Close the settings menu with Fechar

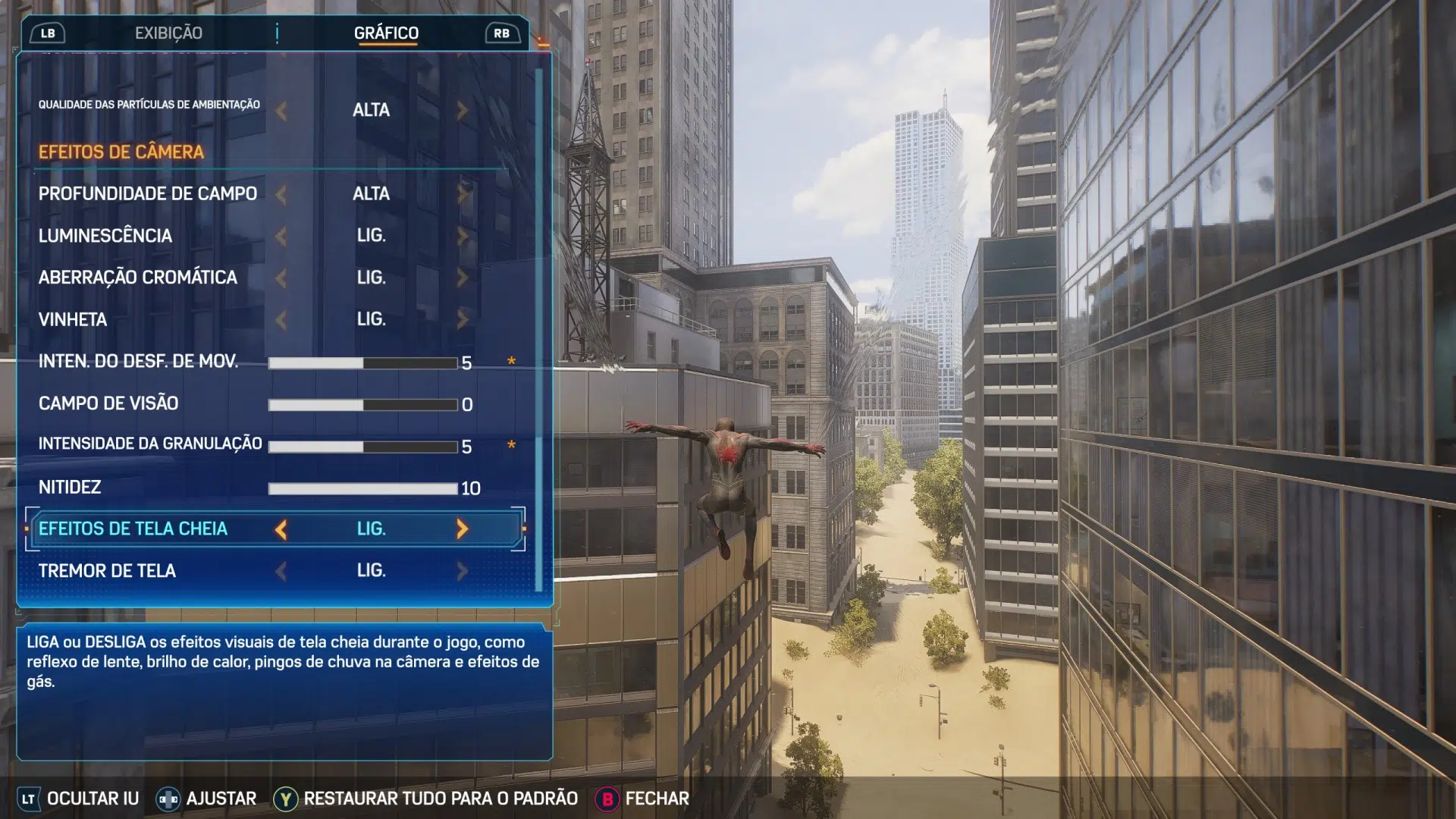click(657, 799)
